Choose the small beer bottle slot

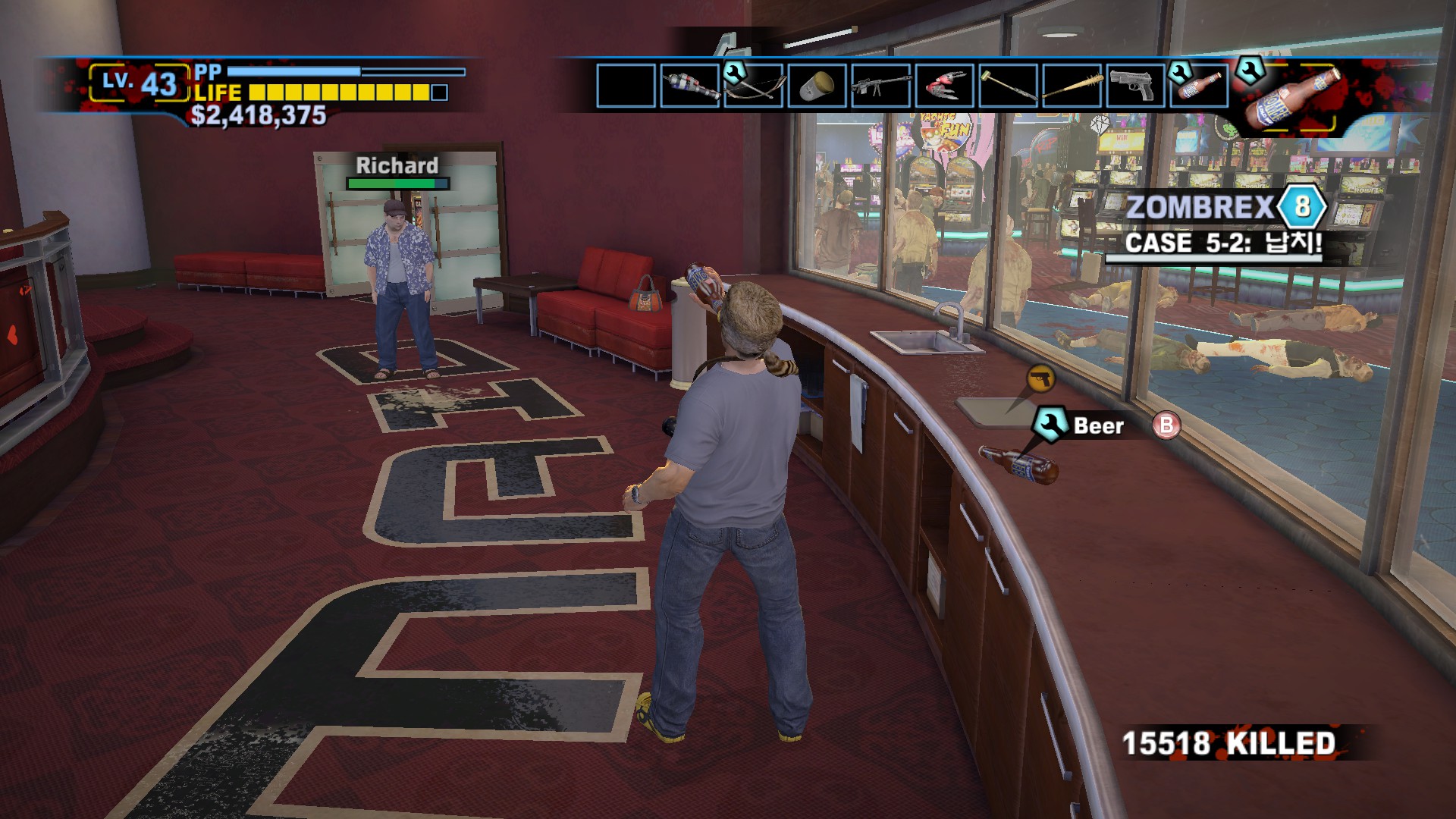click(x=1200, y=86)
